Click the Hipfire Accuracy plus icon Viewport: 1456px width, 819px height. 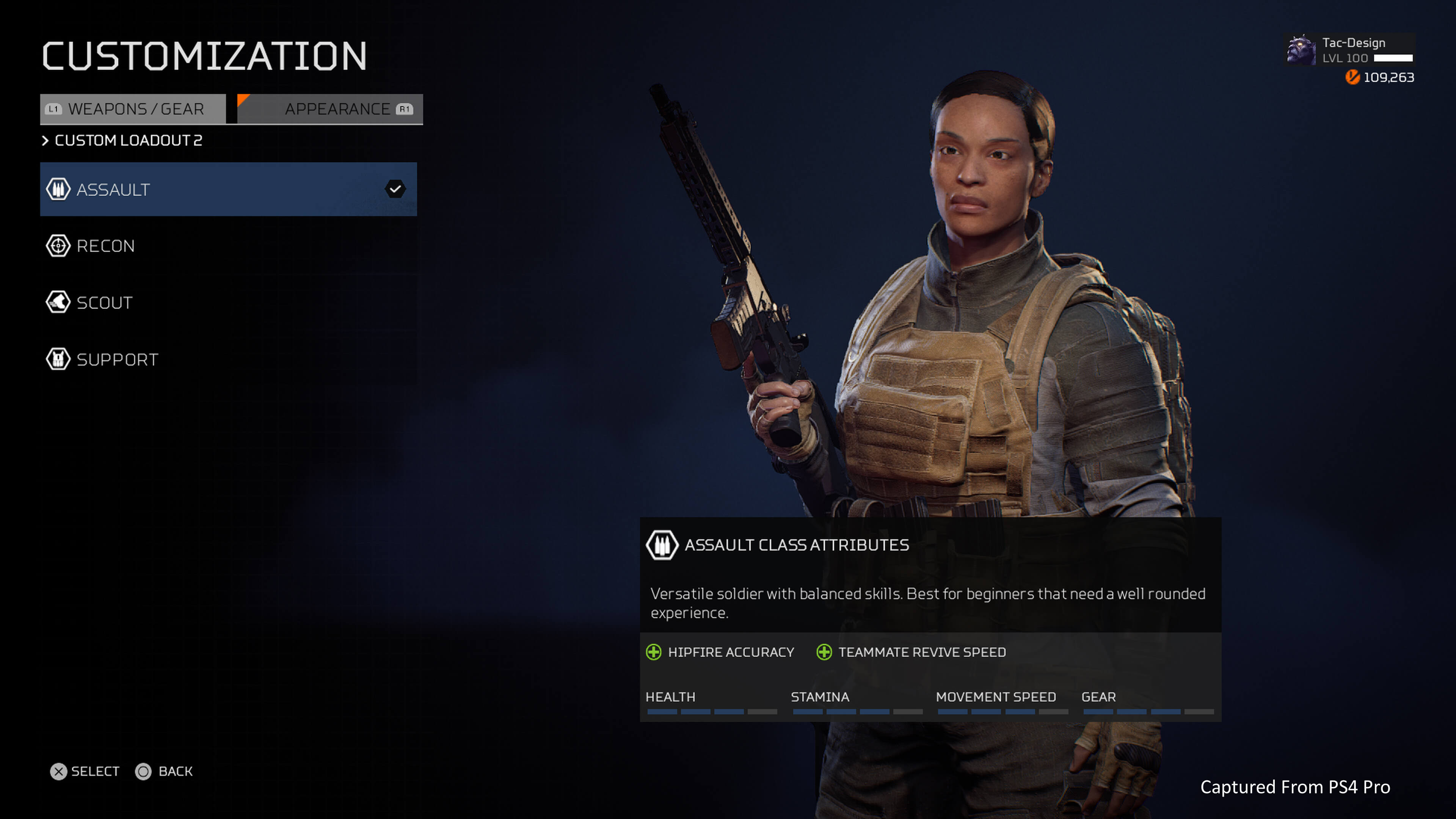click(654, 652)
